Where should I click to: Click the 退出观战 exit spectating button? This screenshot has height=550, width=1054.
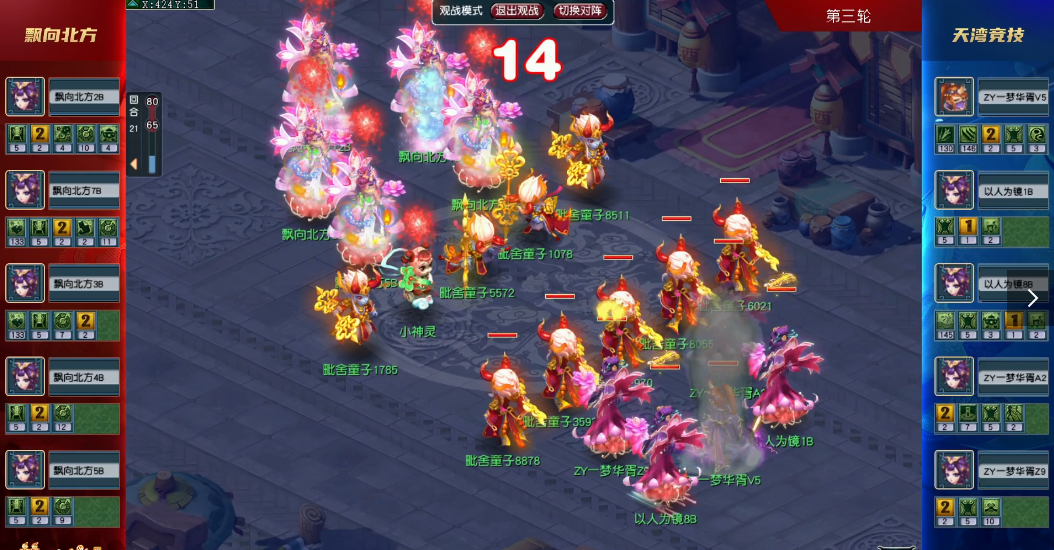coord(517,11)
